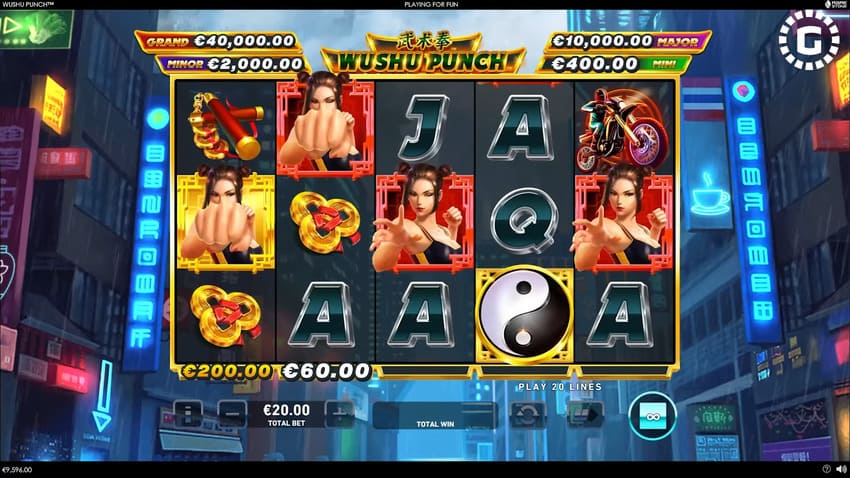The image size is (850, 478).
Task: Toggle sound with the speaker icon
Action: 840,469
